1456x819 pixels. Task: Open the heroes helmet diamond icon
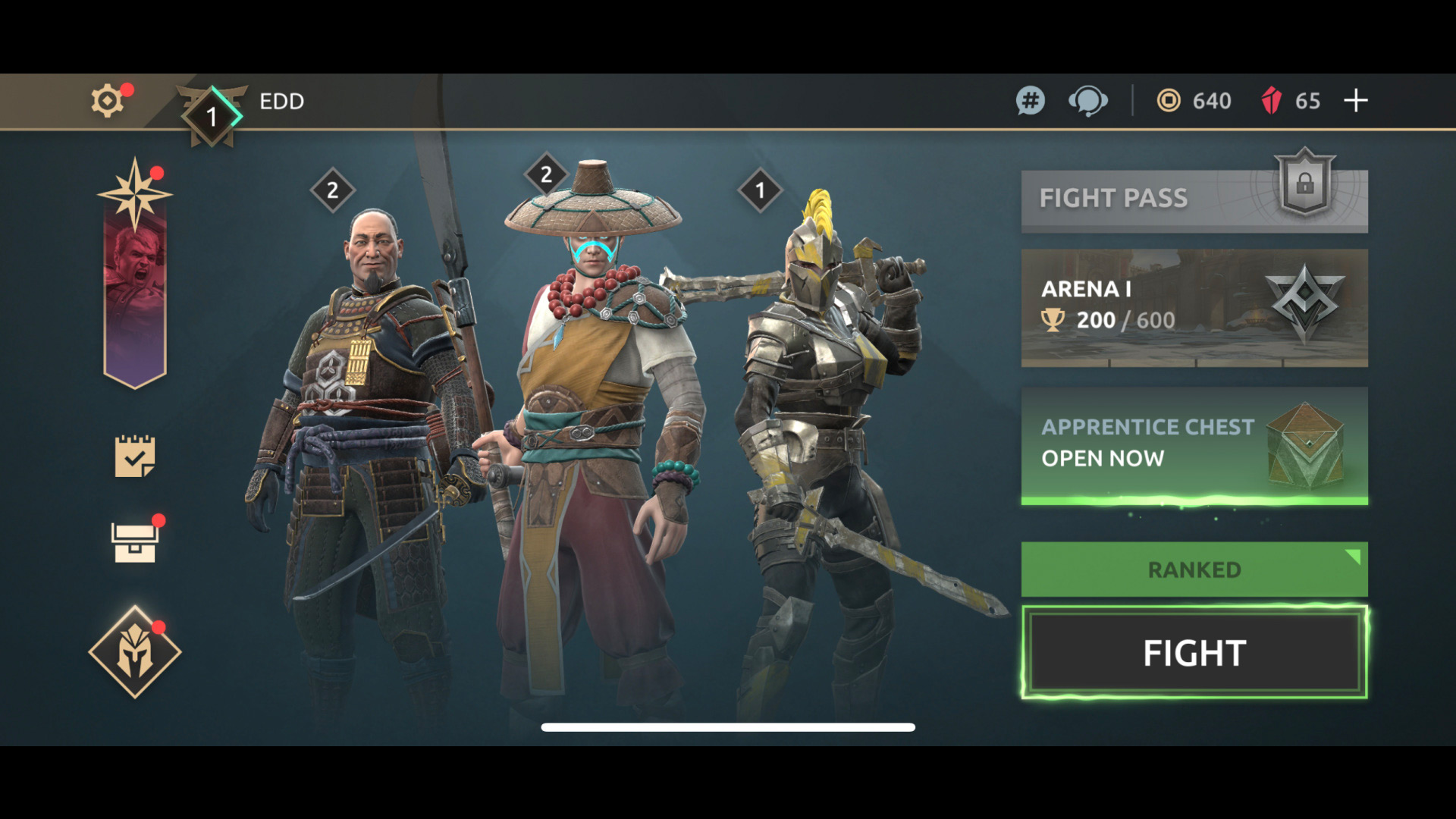(x=135, y=652)
